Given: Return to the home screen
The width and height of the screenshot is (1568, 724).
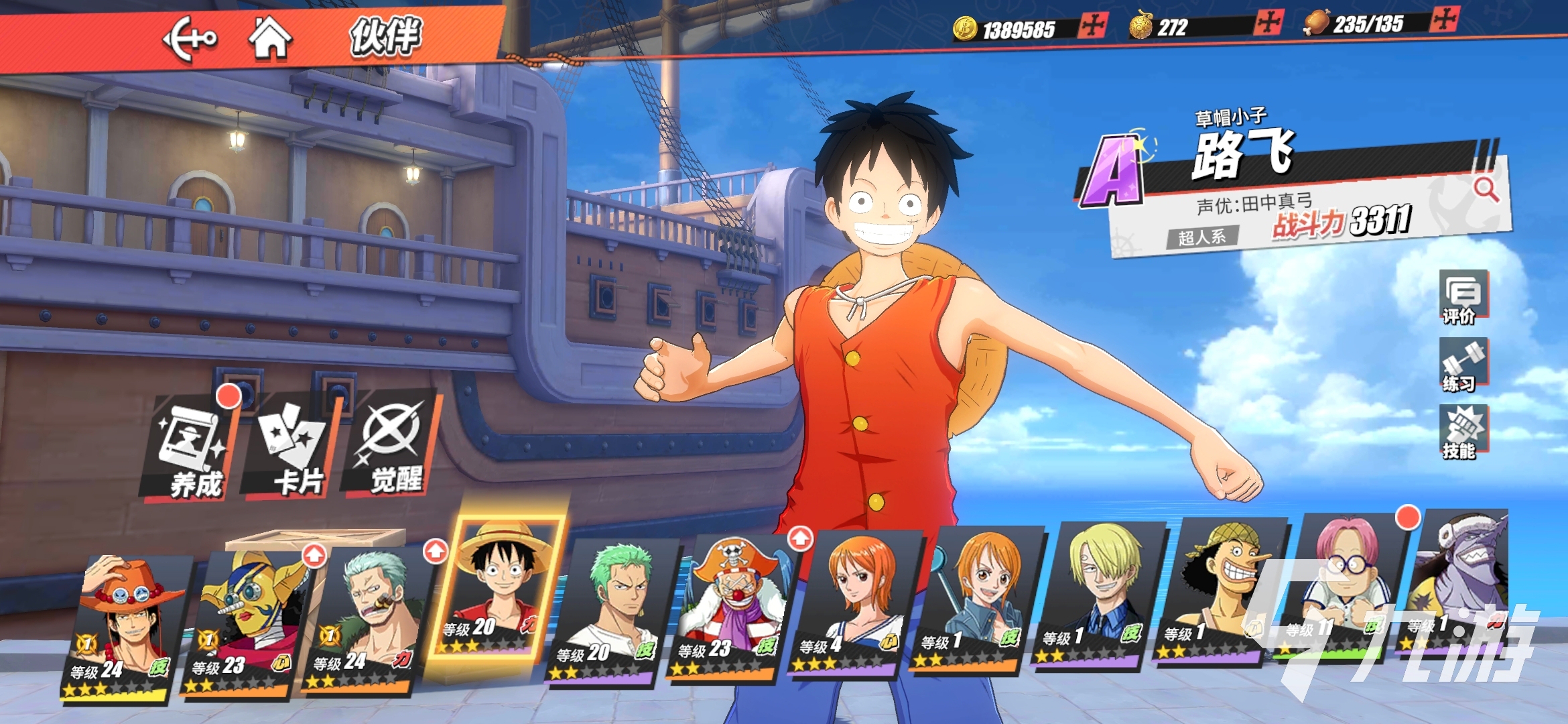Looking at the screenshot, I should point(270,38).
